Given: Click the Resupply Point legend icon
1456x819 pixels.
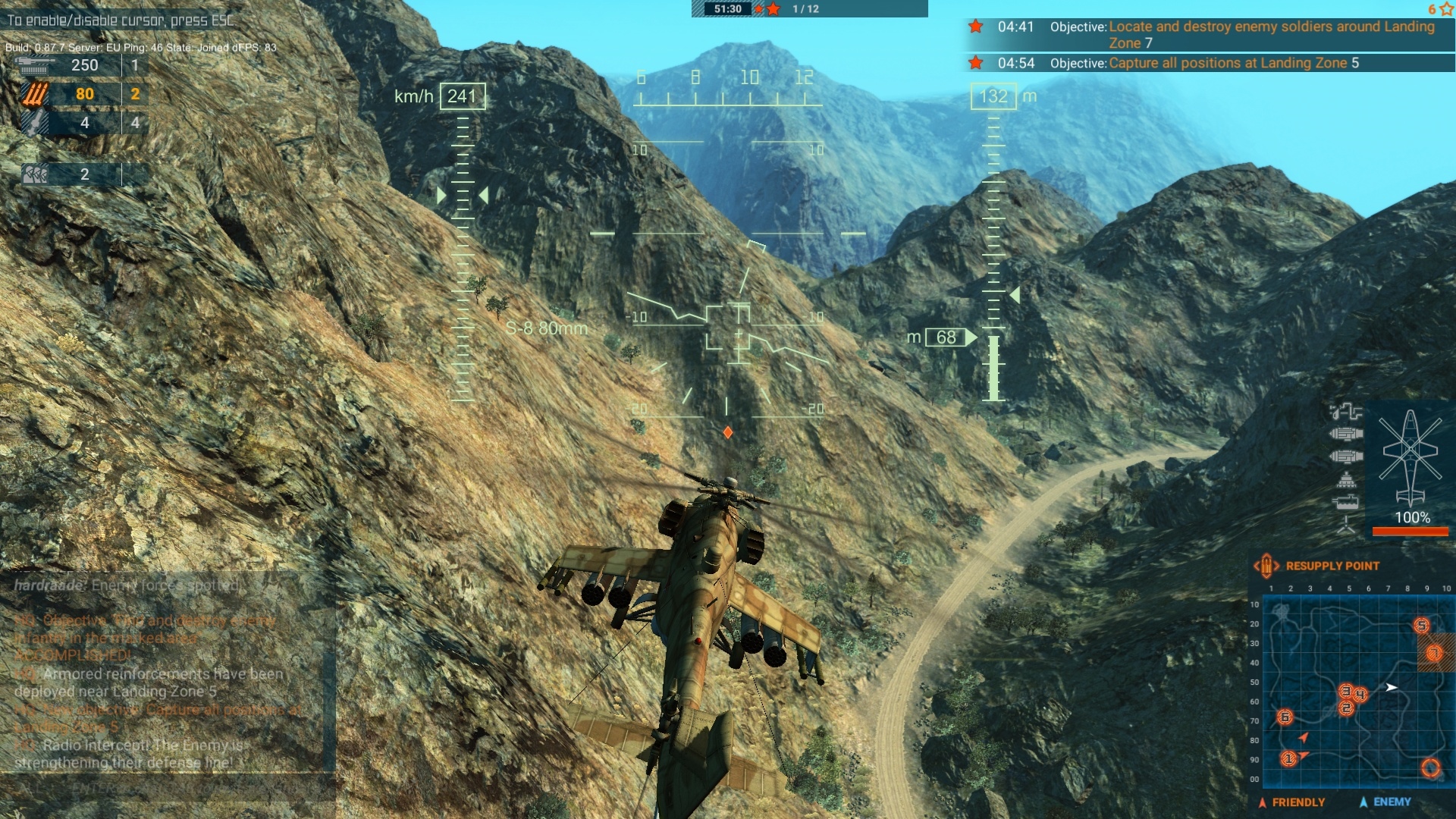Looking at the screenshot, I should pyautogui.click(x=1266, y=566).
